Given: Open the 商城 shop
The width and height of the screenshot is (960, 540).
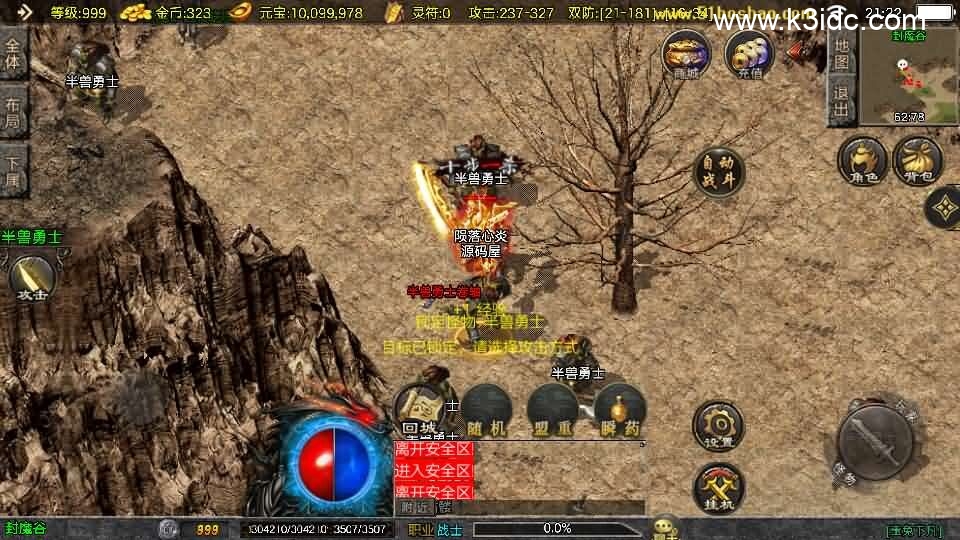Looking at the screenshot, I should [x=687, y=53].
